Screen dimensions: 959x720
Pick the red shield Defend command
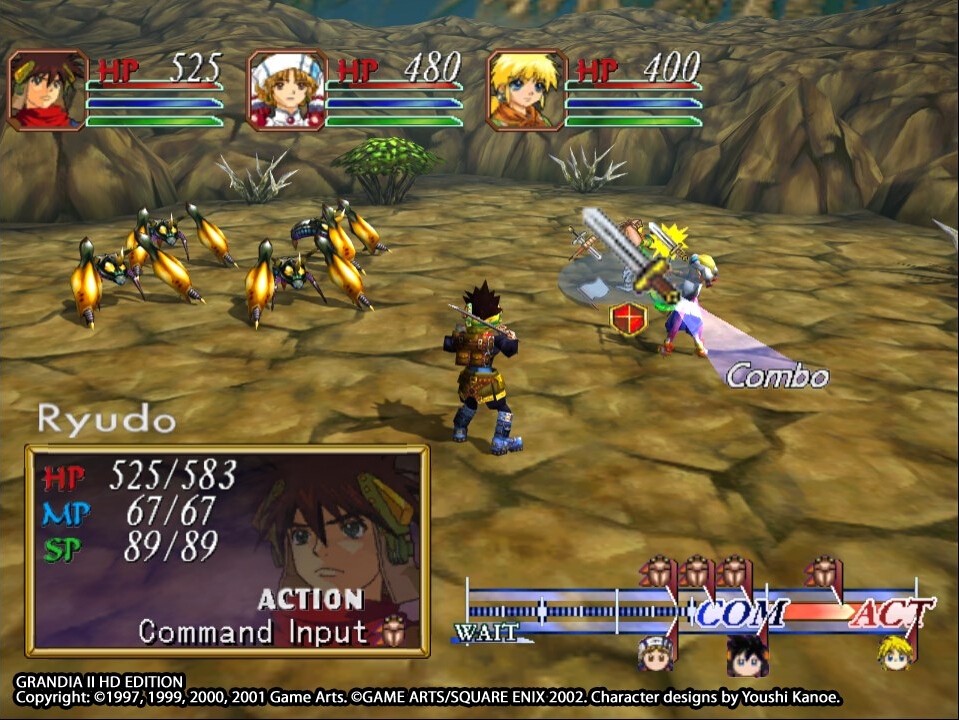[x=628, y=318]
